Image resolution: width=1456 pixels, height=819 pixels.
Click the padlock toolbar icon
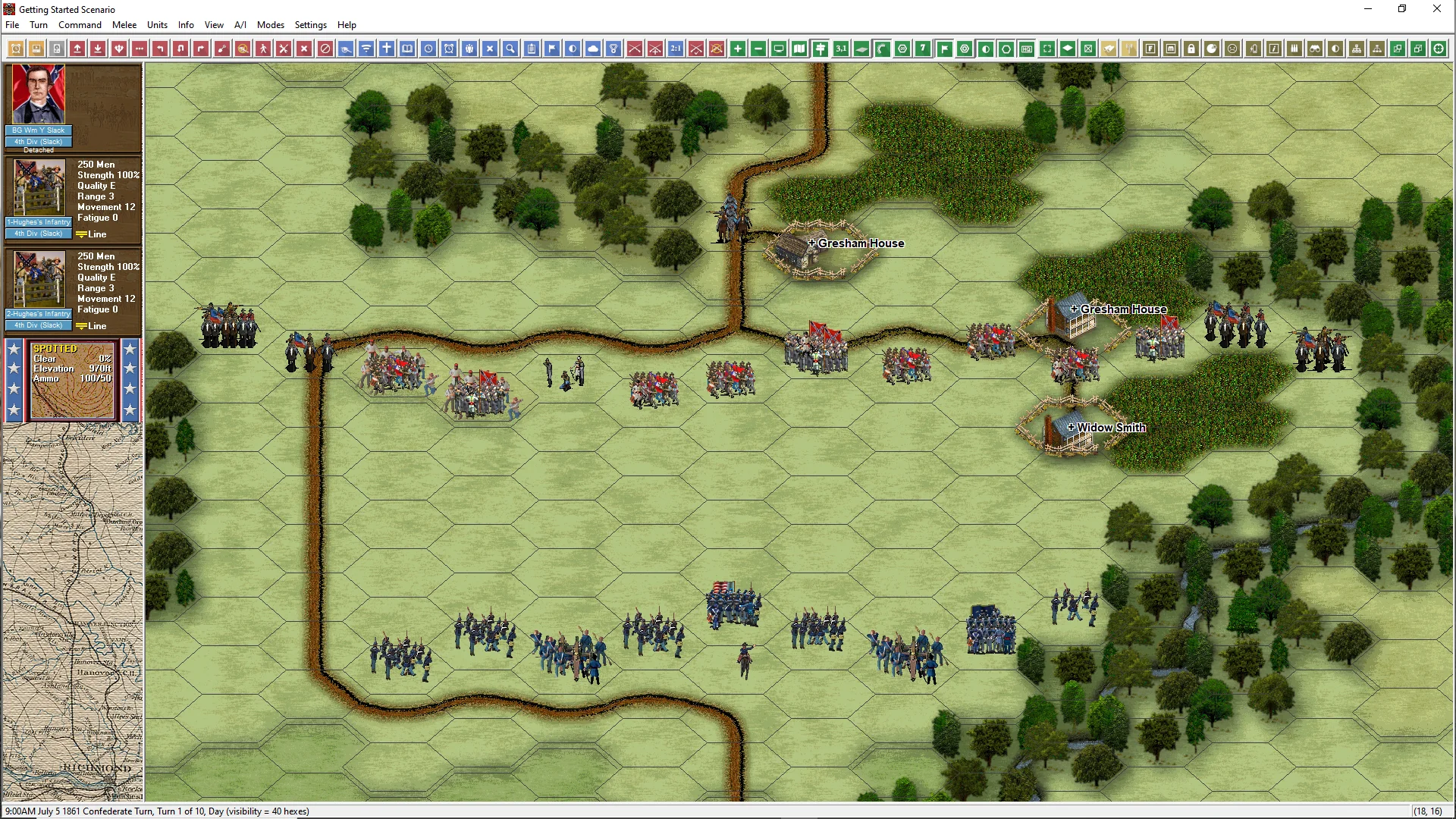coord(1191,49)
